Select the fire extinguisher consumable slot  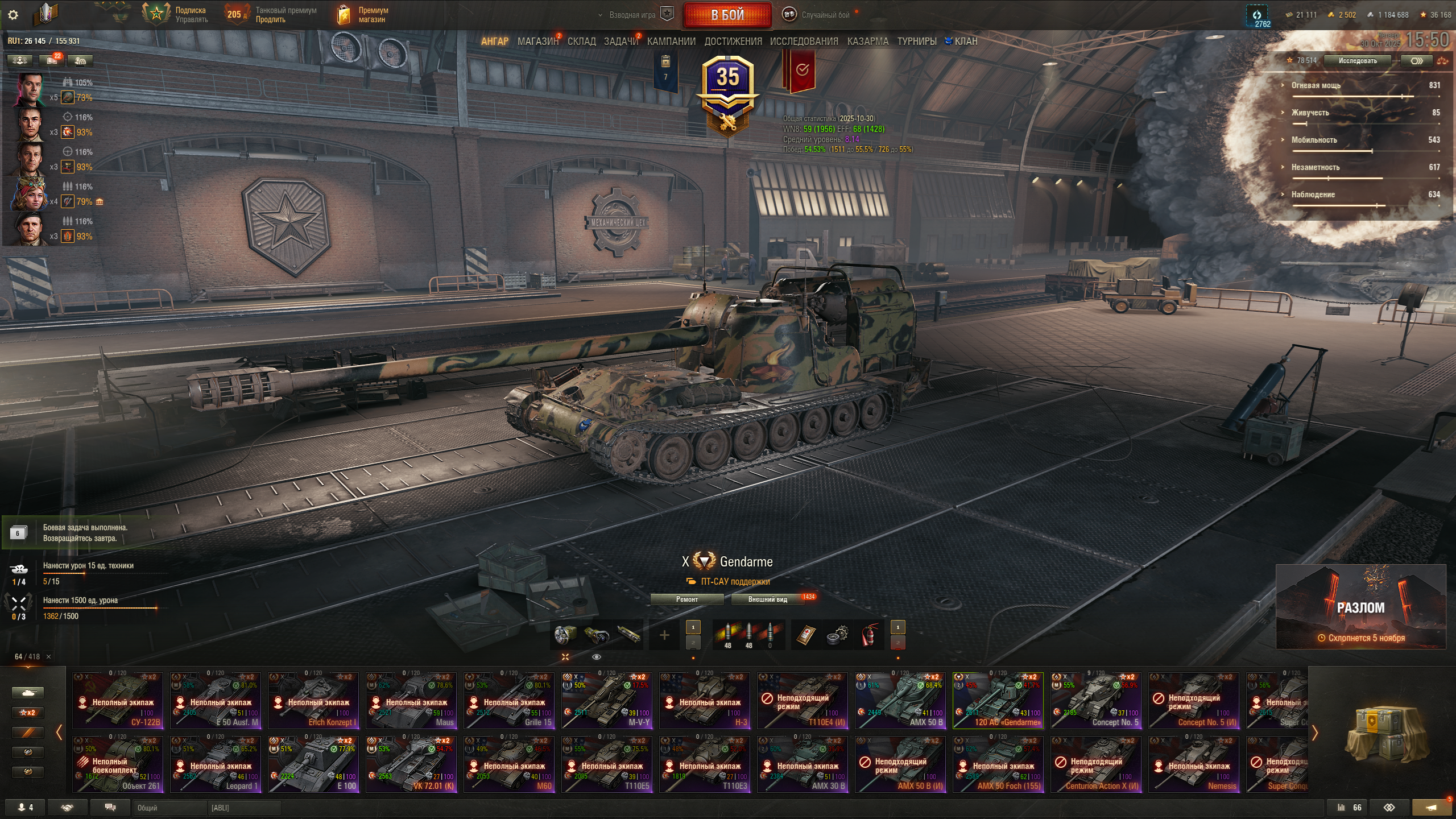click(x=868, y=635)
